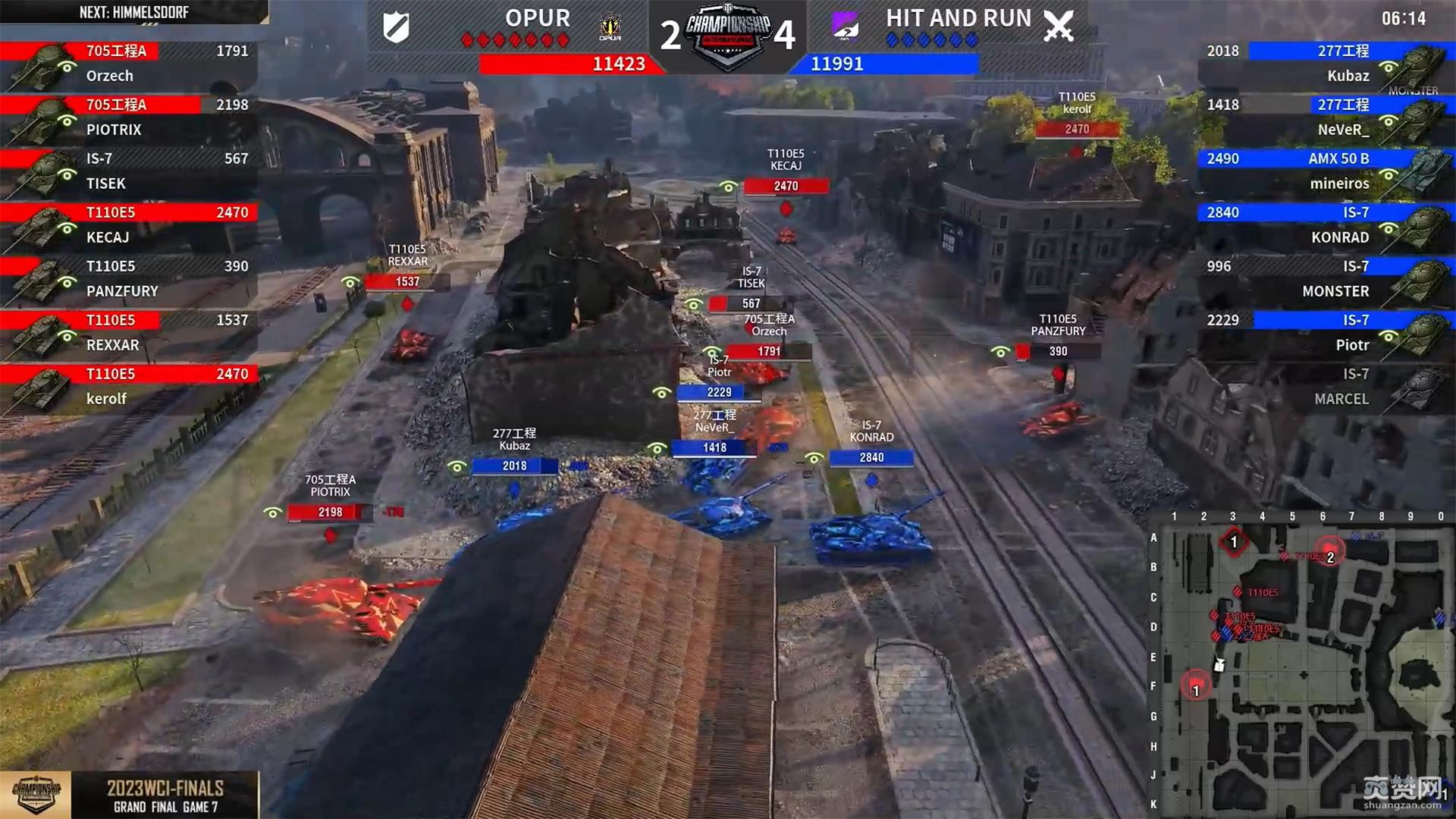
Task: Pick KECAJ's T110E5 roster entry
Action: pyautogui.click(x=129, y=225)
